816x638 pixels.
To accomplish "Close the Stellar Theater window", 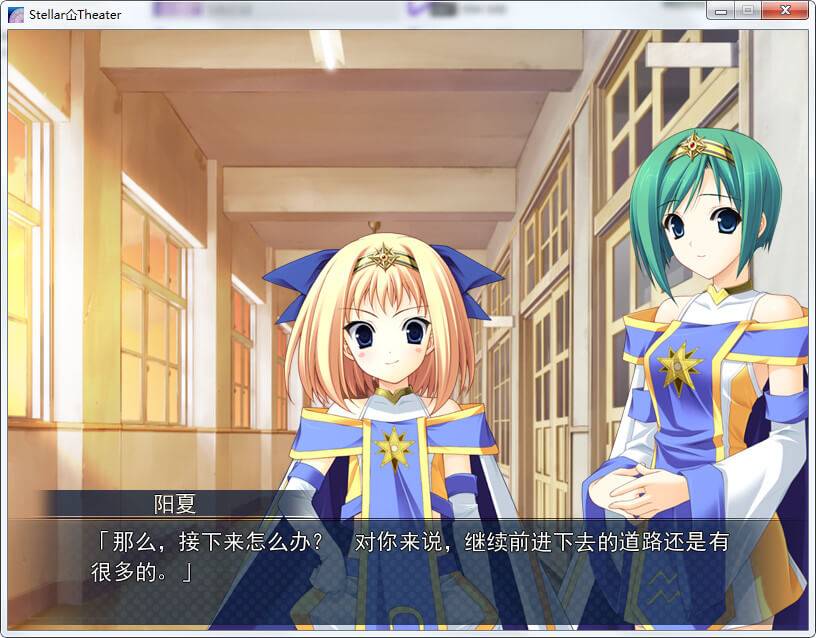I will pos(786,11).
